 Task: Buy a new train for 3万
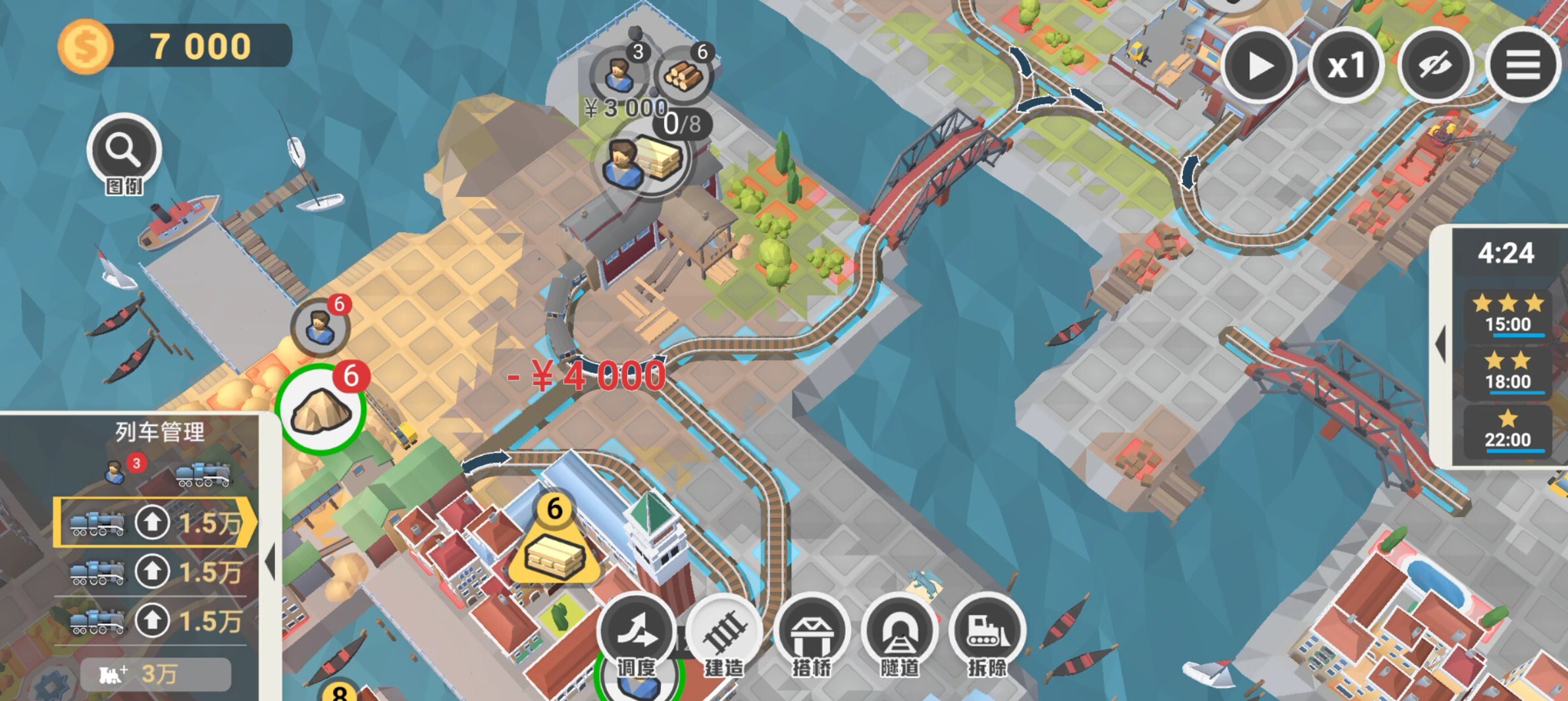(x=155, y=674)
